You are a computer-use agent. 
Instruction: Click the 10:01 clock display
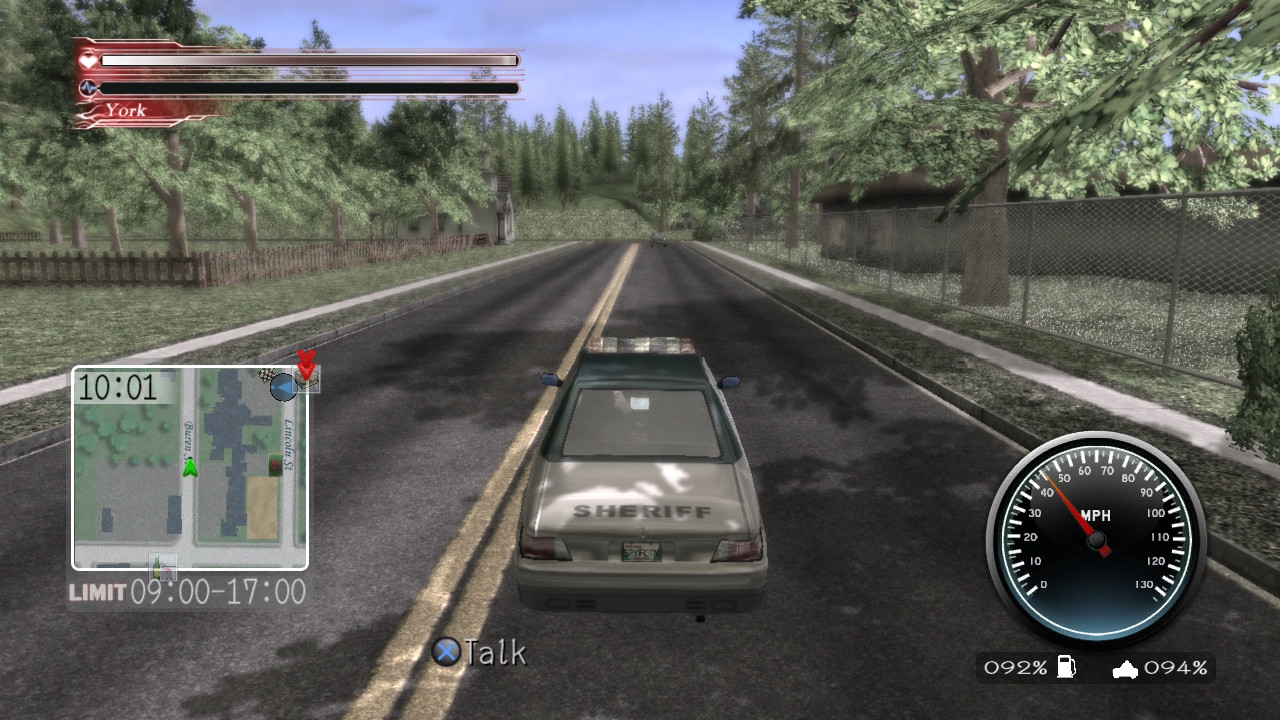coord(117,387)
